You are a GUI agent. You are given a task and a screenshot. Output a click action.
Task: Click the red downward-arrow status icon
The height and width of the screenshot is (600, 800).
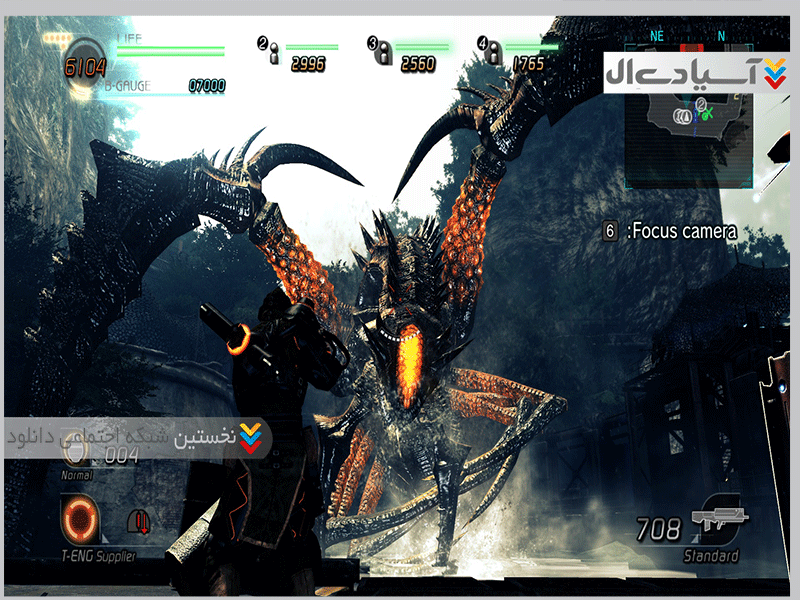click(141, 521)
